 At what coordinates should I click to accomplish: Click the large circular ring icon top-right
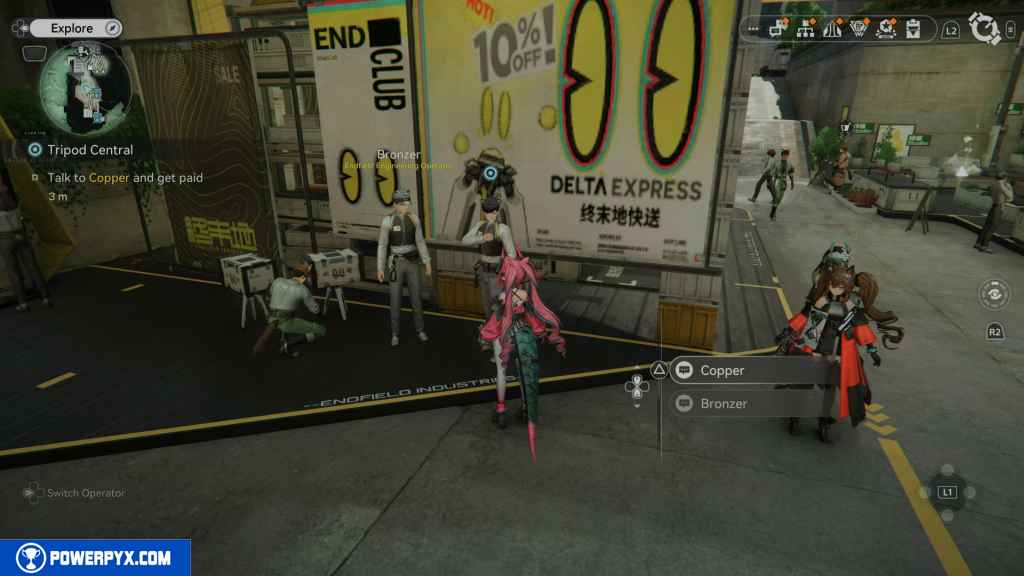point(986,29)
